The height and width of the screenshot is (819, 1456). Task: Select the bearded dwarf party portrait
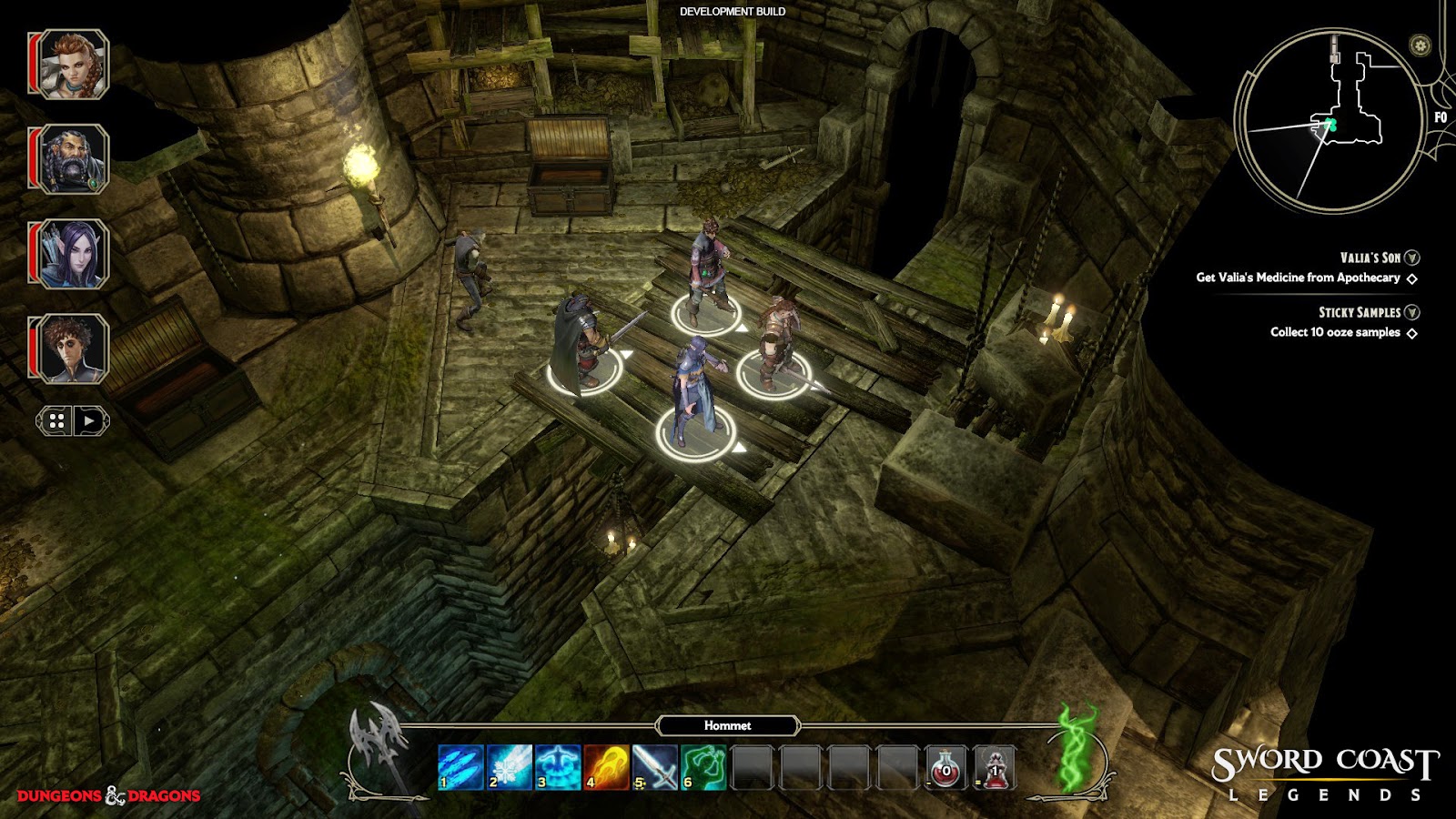pyautogui.click(x=73, y=159)
